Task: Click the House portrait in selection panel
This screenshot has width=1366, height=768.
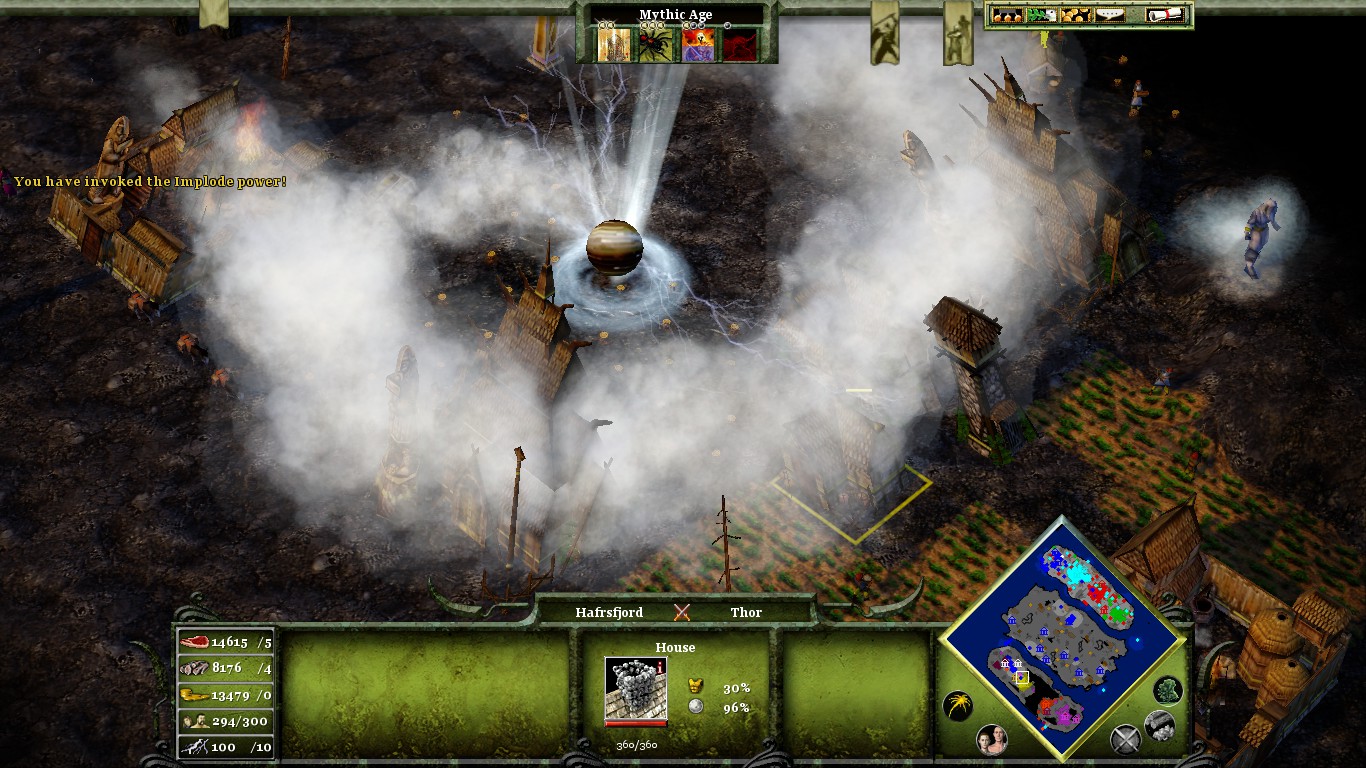Action: click(635, 689)
